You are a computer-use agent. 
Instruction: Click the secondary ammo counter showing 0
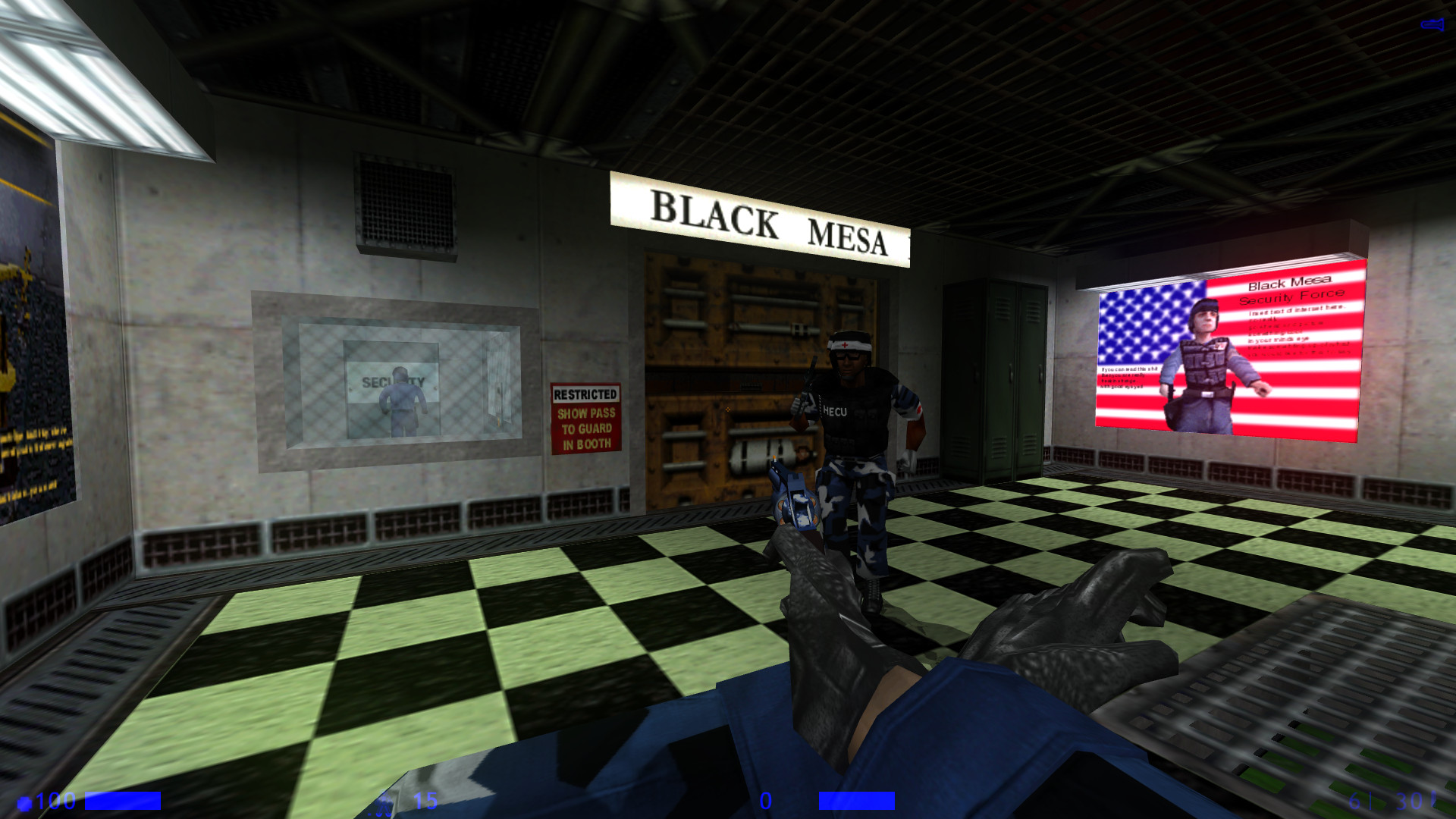pos(766,799)
